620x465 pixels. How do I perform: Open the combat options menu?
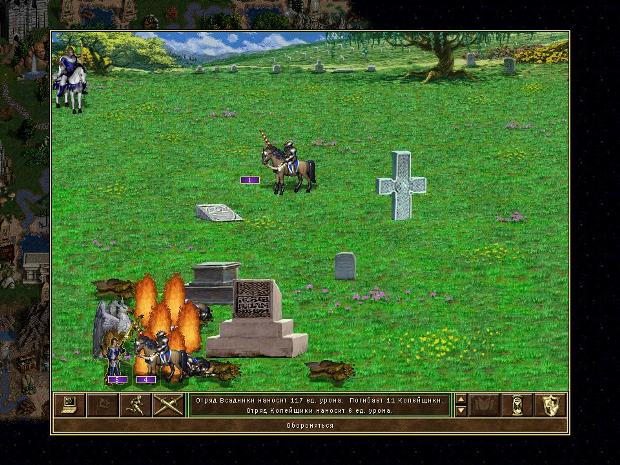click(x=69, y=405)
